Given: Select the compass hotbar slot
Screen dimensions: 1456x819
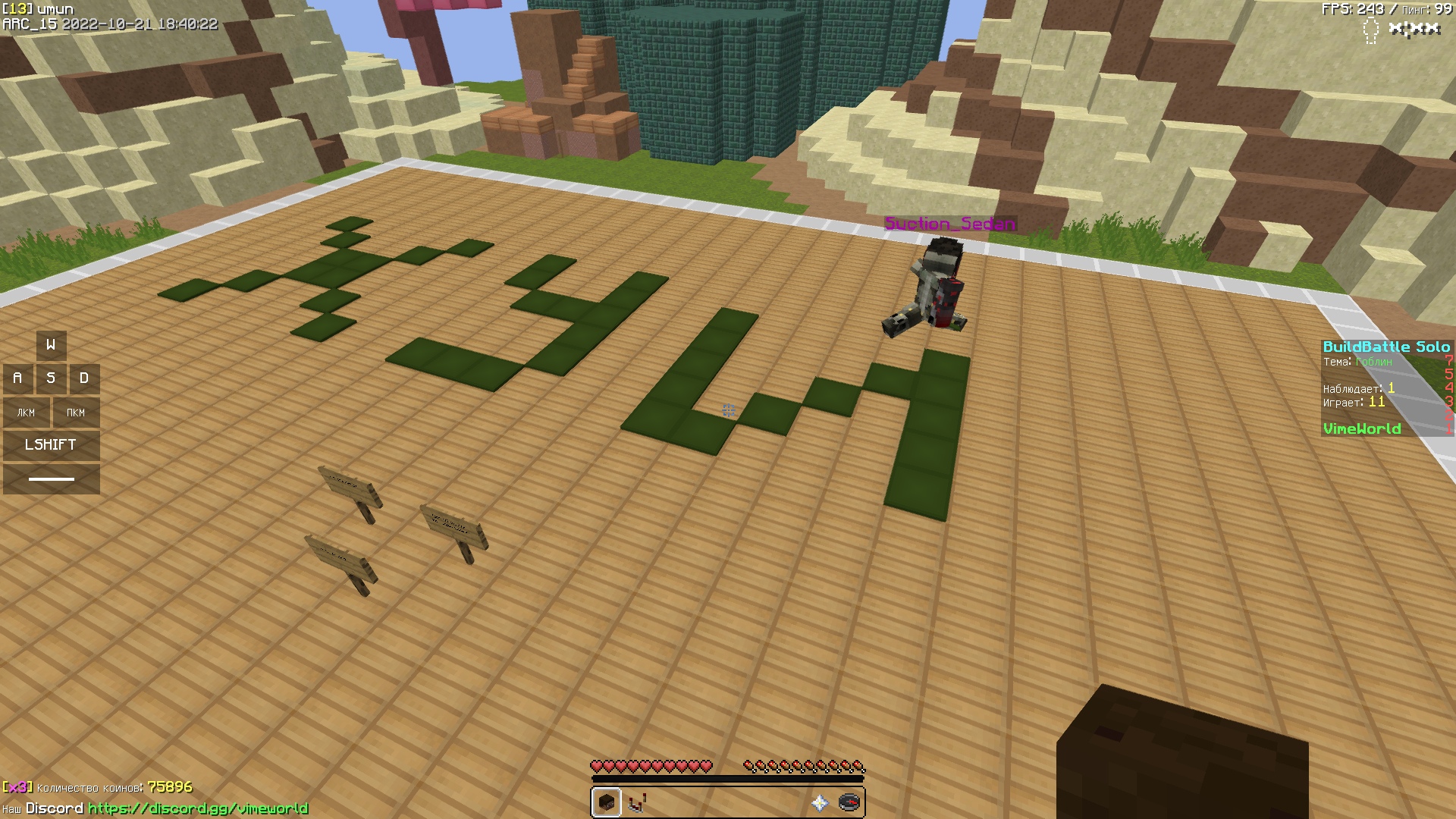Looking at the screenshot, I should (x=849, y=802).
